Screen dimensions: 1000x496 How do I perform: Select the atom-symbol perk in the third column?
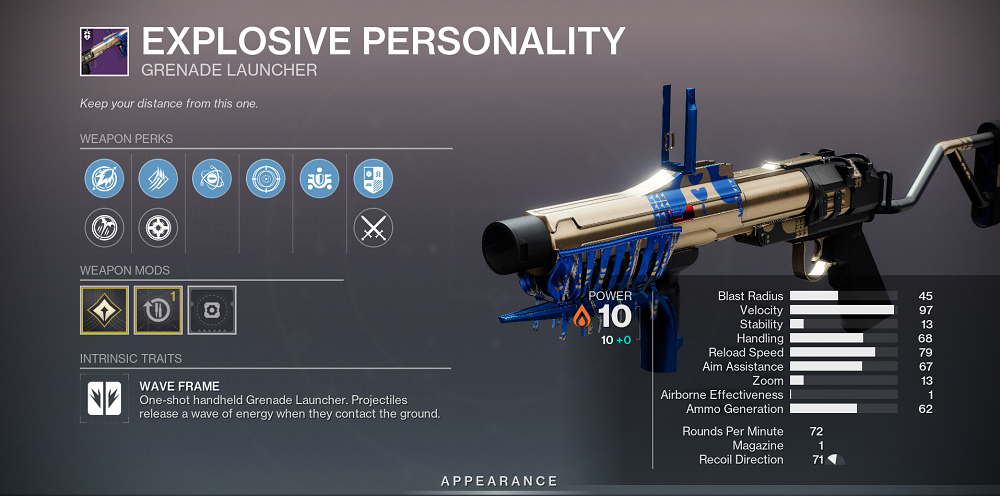click(x=211, y=179)
